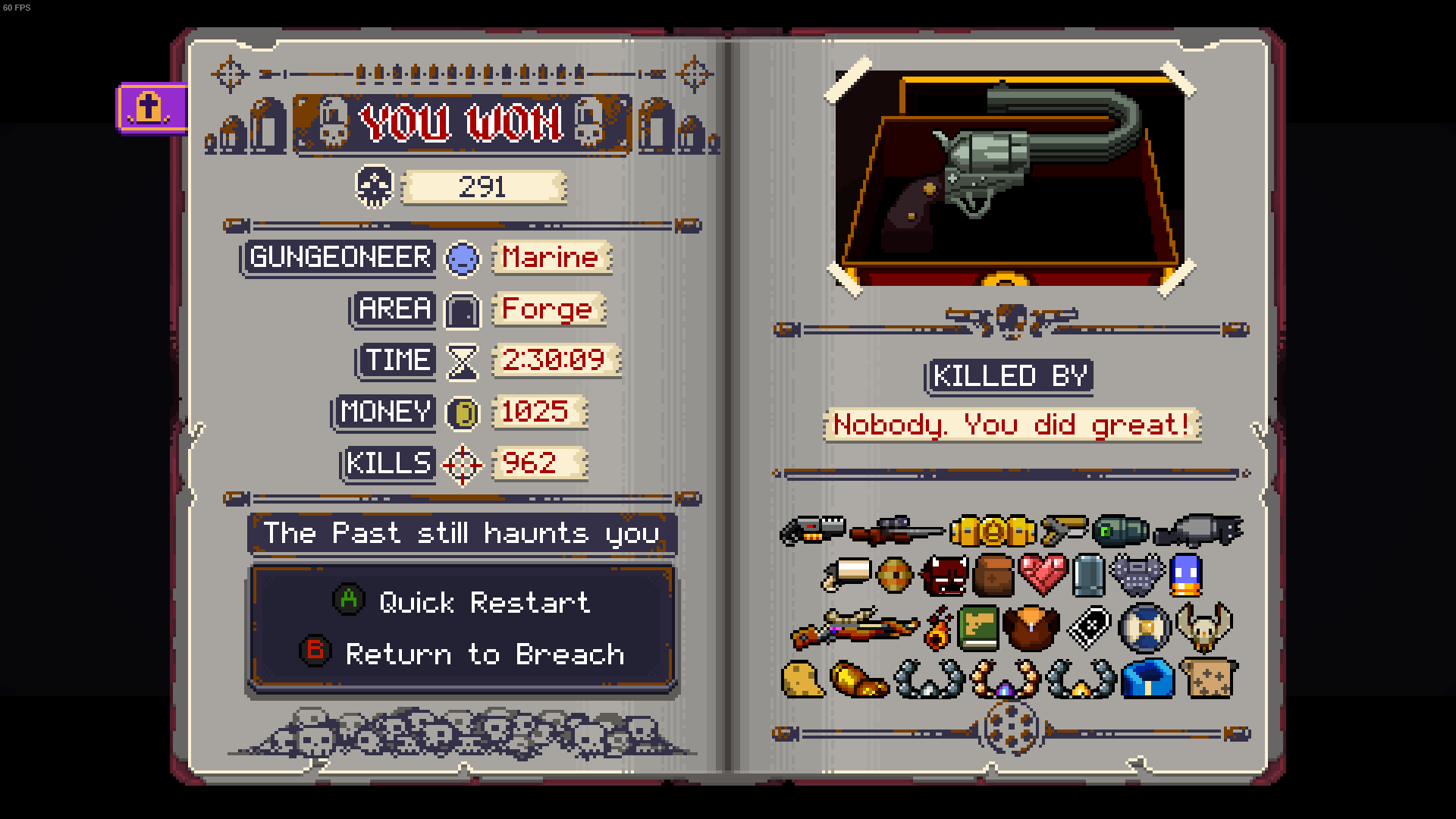Select the Marine character portrait icon
Viewport: 1456px width, 819px height.
(463, 259)
